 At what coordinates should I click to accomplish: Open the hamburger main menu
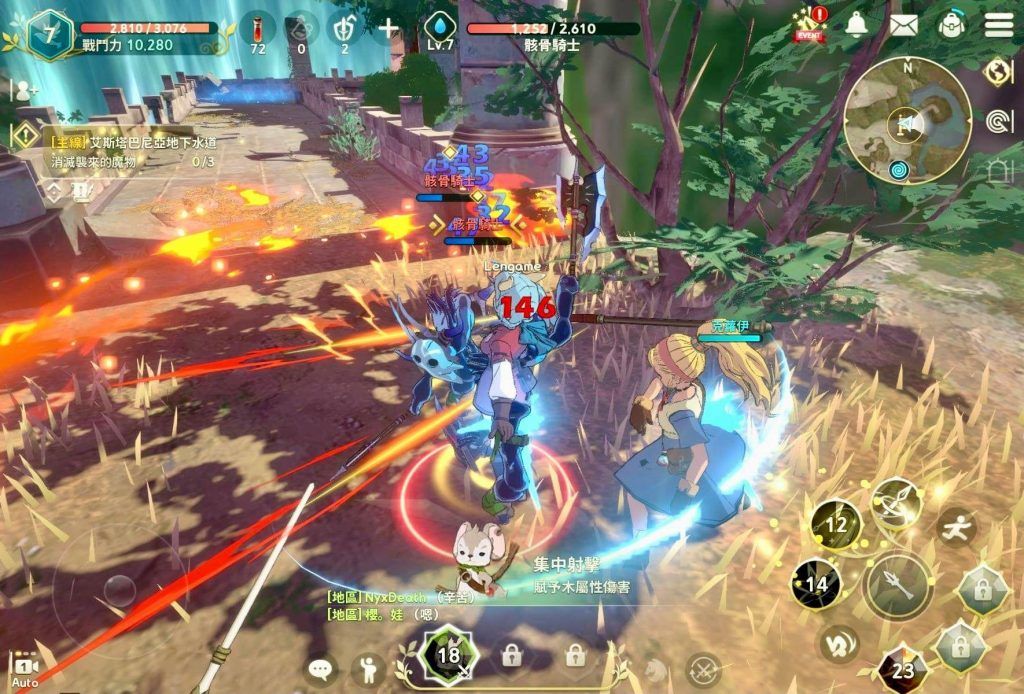point(999,25)
